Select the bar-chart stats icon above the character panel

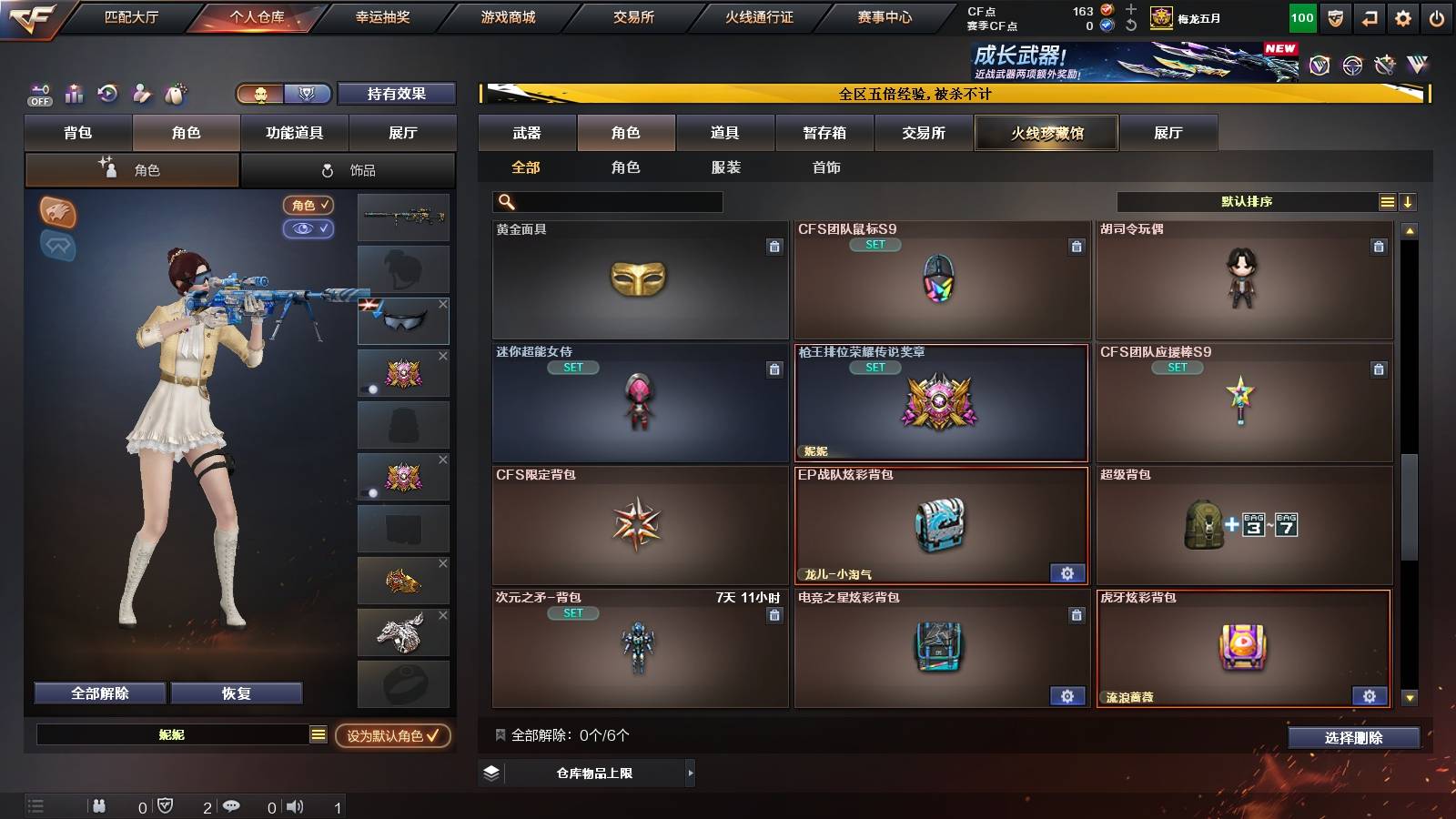pos(74,94)
